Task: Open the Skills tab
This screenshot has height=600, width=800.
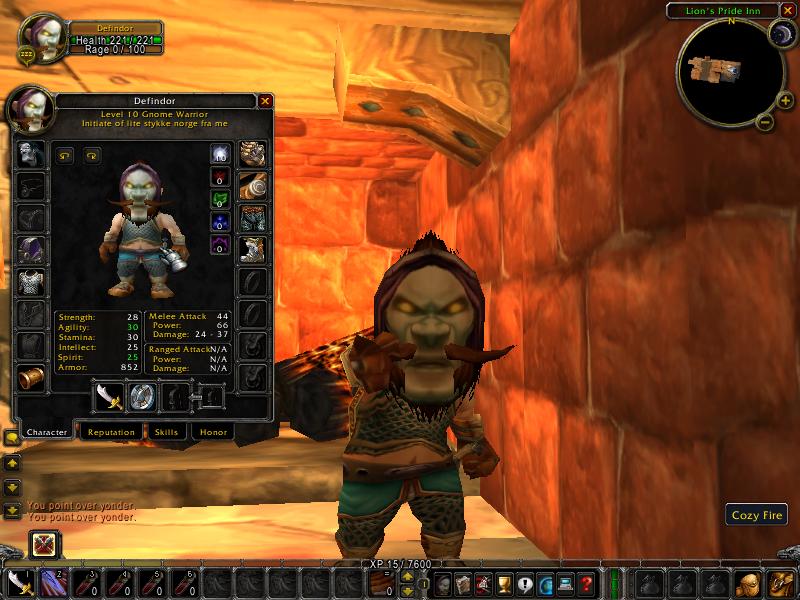Action: point(166,432)
